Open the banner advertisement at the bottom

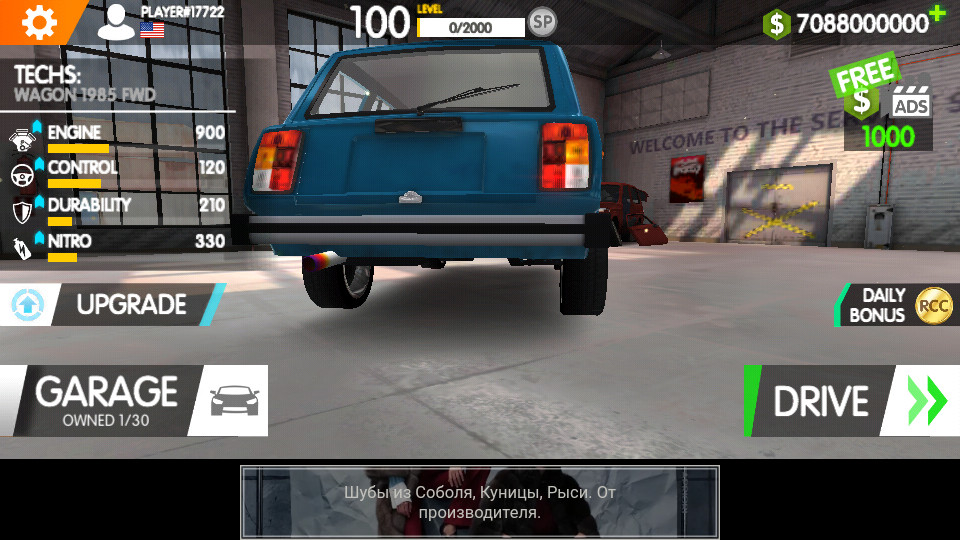(x=479, y=502)
